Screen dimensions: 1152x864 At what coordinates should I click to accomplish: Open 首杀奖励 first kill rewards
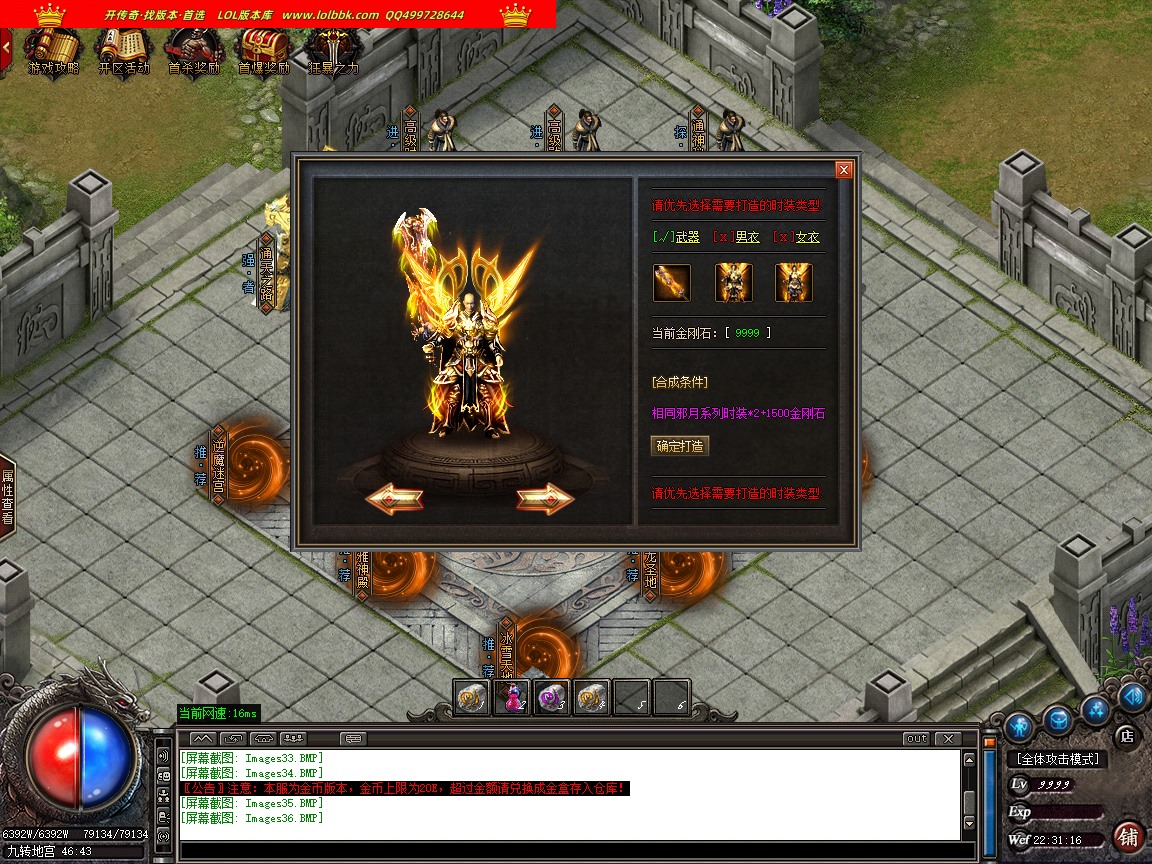[194, 50]
